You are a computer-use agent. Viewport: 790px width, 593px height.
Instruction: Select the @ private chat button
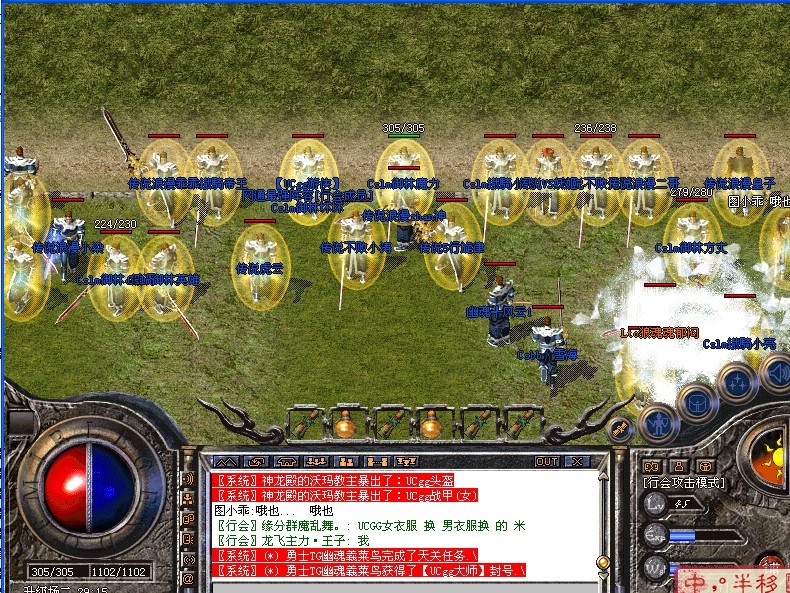(188, 579)
